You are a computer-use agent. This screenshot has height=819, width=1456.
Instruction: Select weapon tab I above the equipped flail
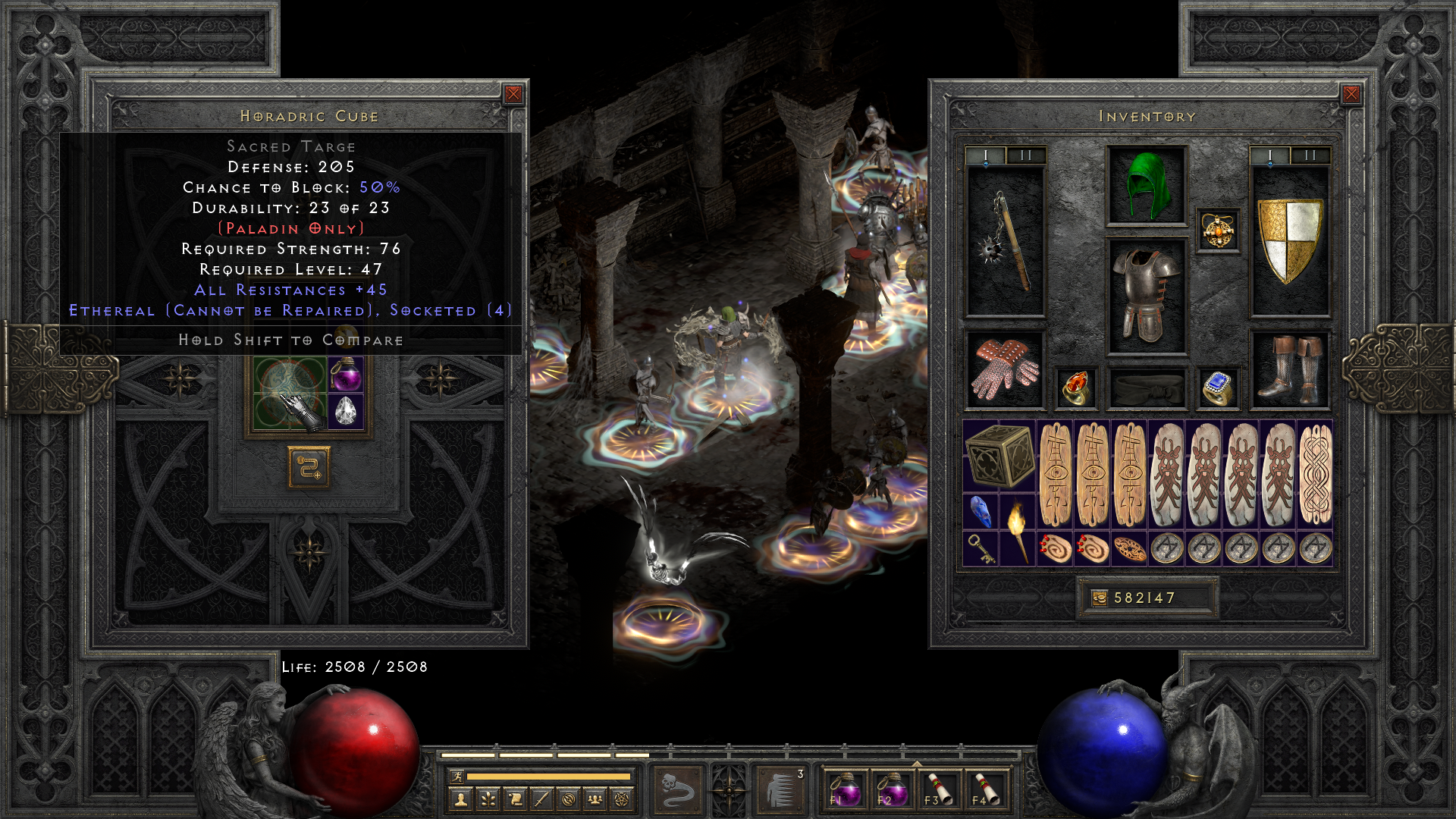pos(986,154)
